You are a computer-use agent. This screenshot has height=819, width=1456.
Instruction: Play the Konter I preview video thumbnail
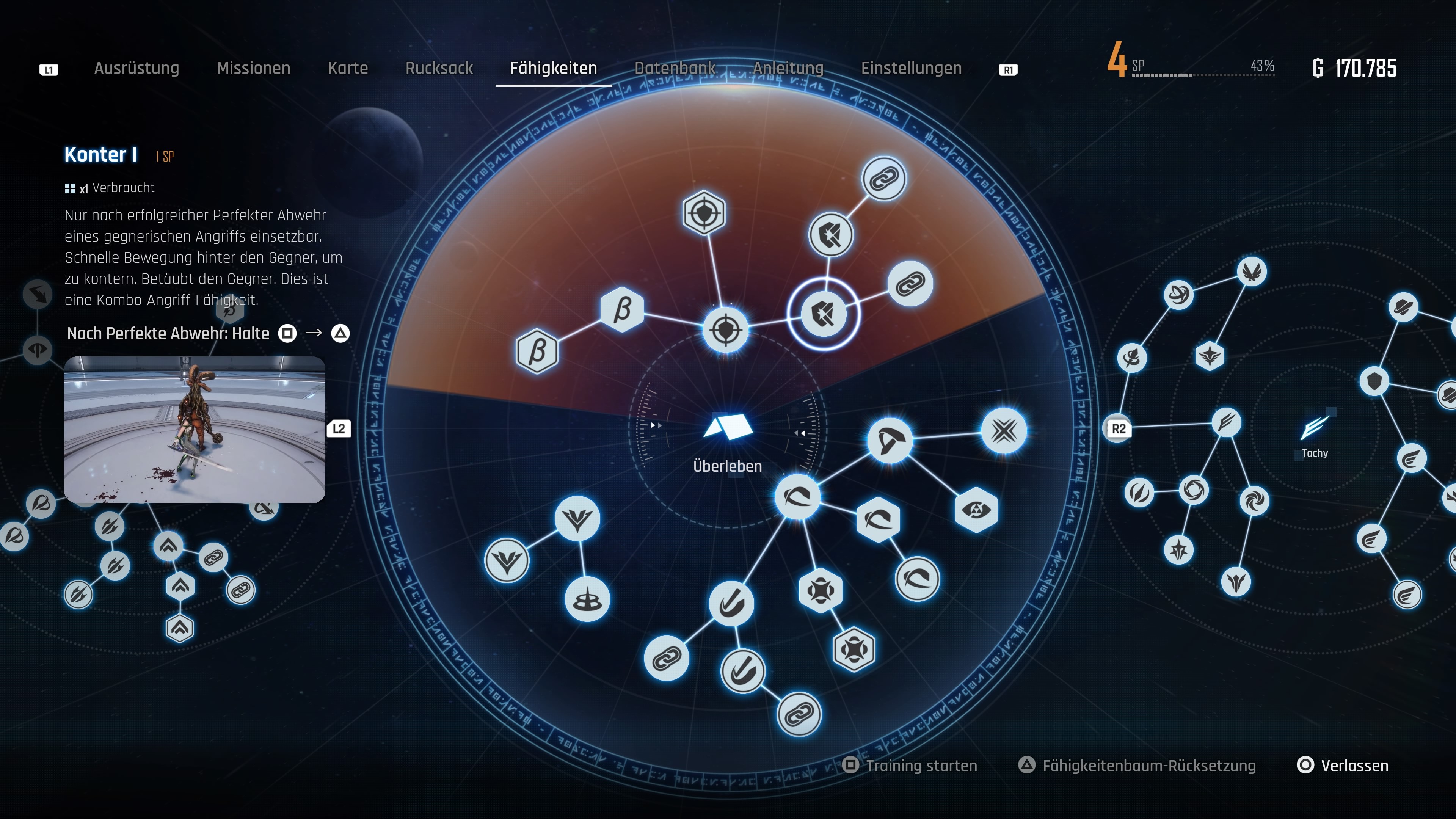coord(195,430)
